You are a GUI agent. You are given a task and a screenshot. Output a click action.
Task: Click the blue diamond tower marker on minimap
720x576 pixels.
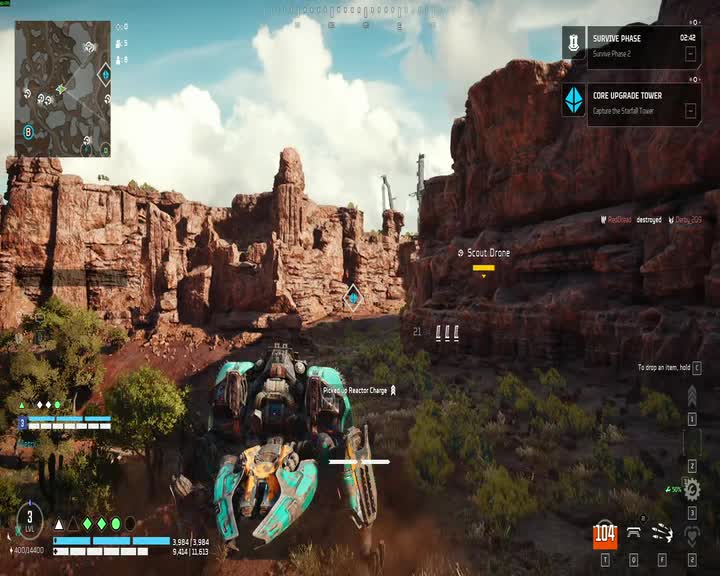pos(104,73)
